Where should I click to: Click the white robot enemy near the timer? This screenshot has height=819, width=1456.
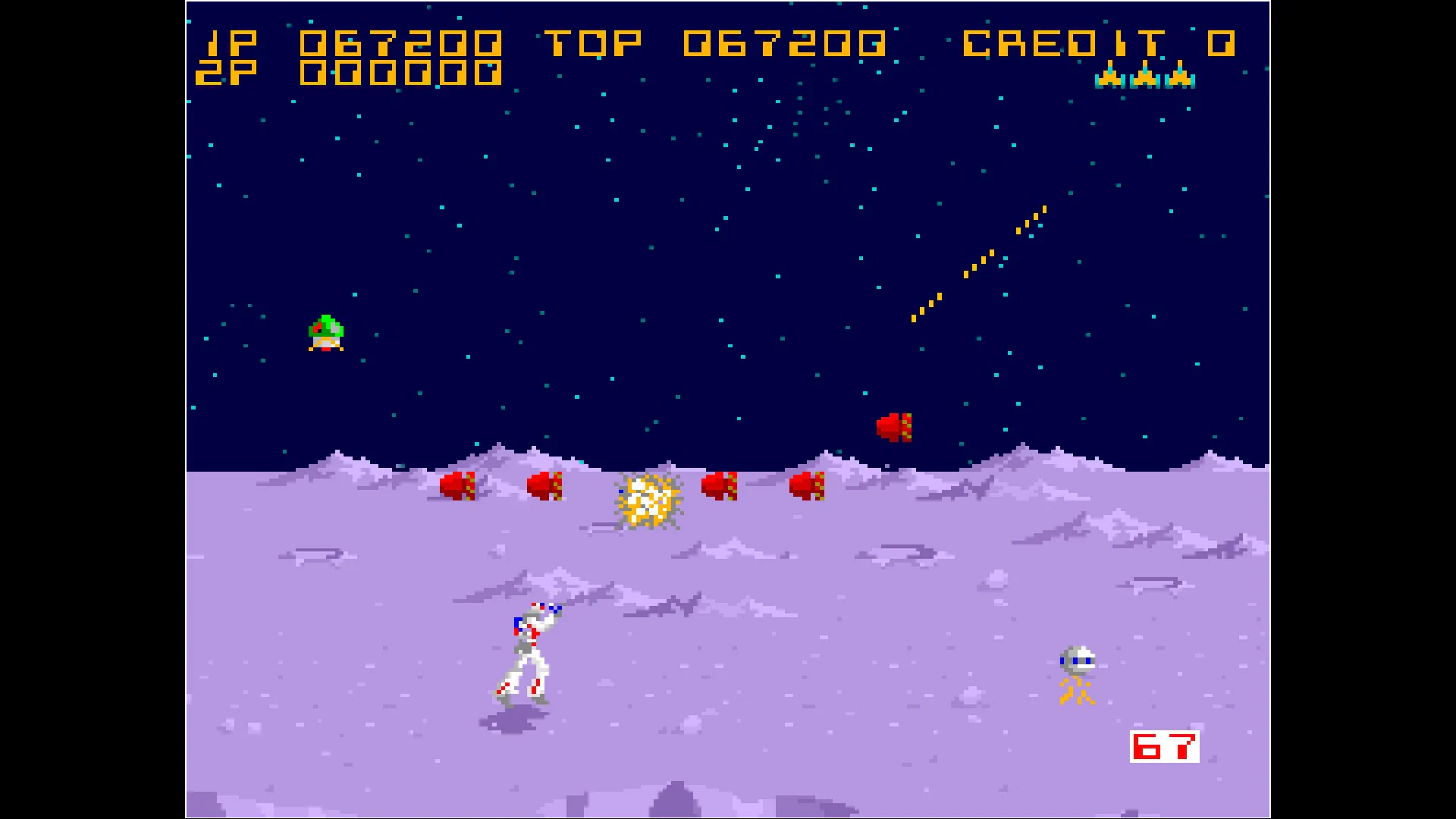pyautogui.click(x=1077, y=658)
